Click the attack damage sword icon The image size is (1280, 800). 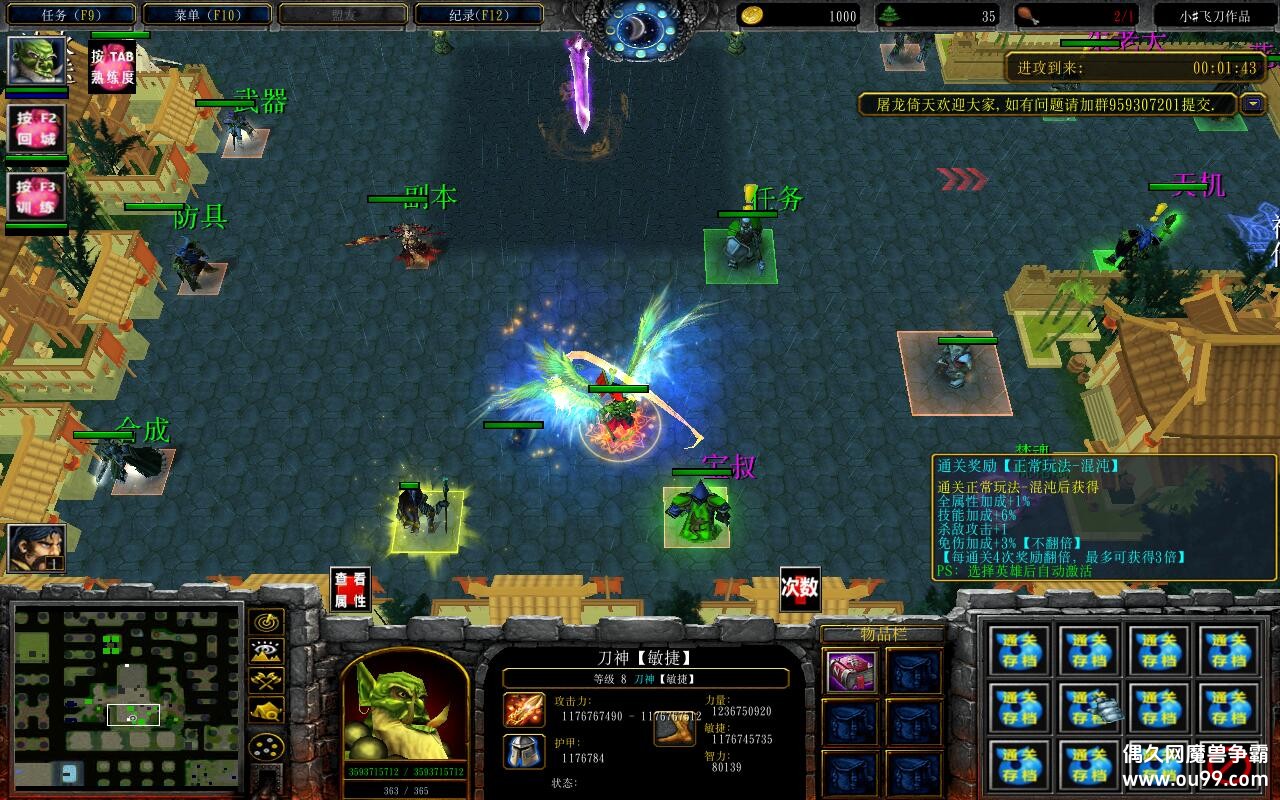(524, 710)
